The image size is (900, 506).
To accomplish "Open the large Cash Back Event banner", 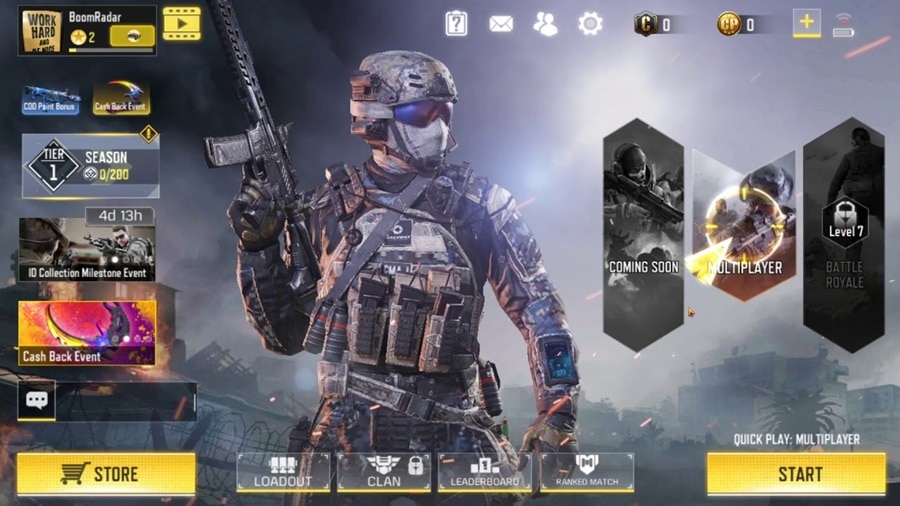I will click(87, 333).
